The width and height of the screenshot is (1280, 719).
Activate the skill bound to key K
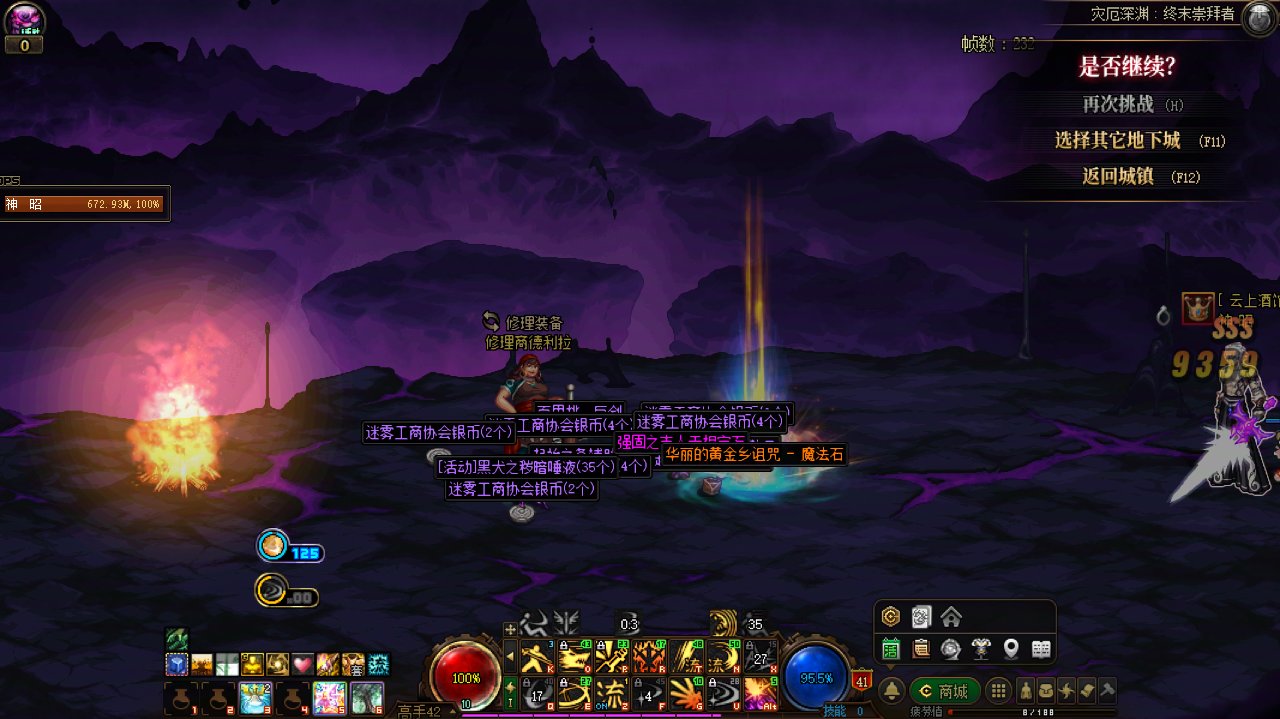coord(538,656)
